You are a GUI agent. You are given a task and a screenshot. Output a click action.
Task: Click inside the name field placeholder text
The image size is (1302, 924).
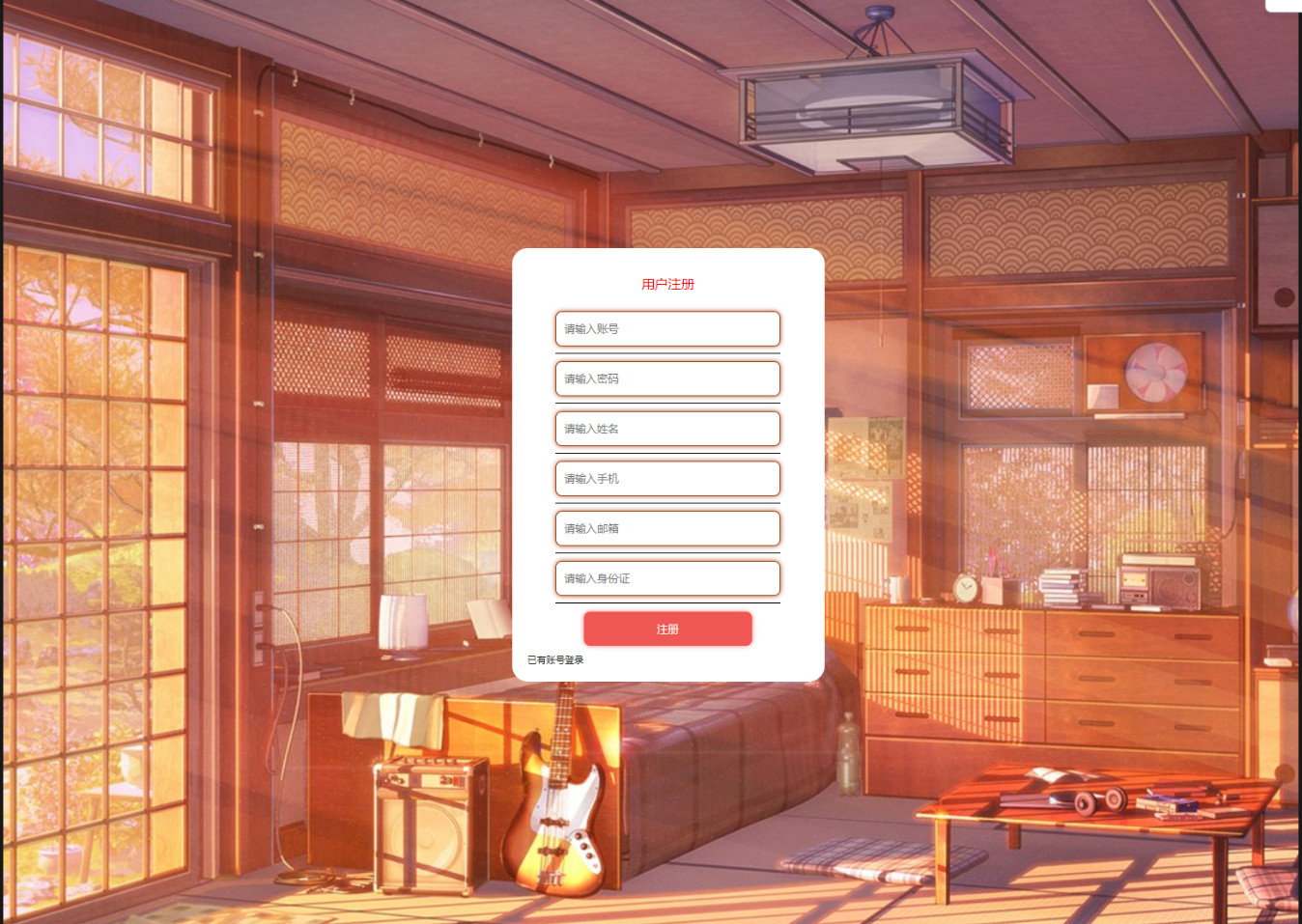(x=667, y=429)
